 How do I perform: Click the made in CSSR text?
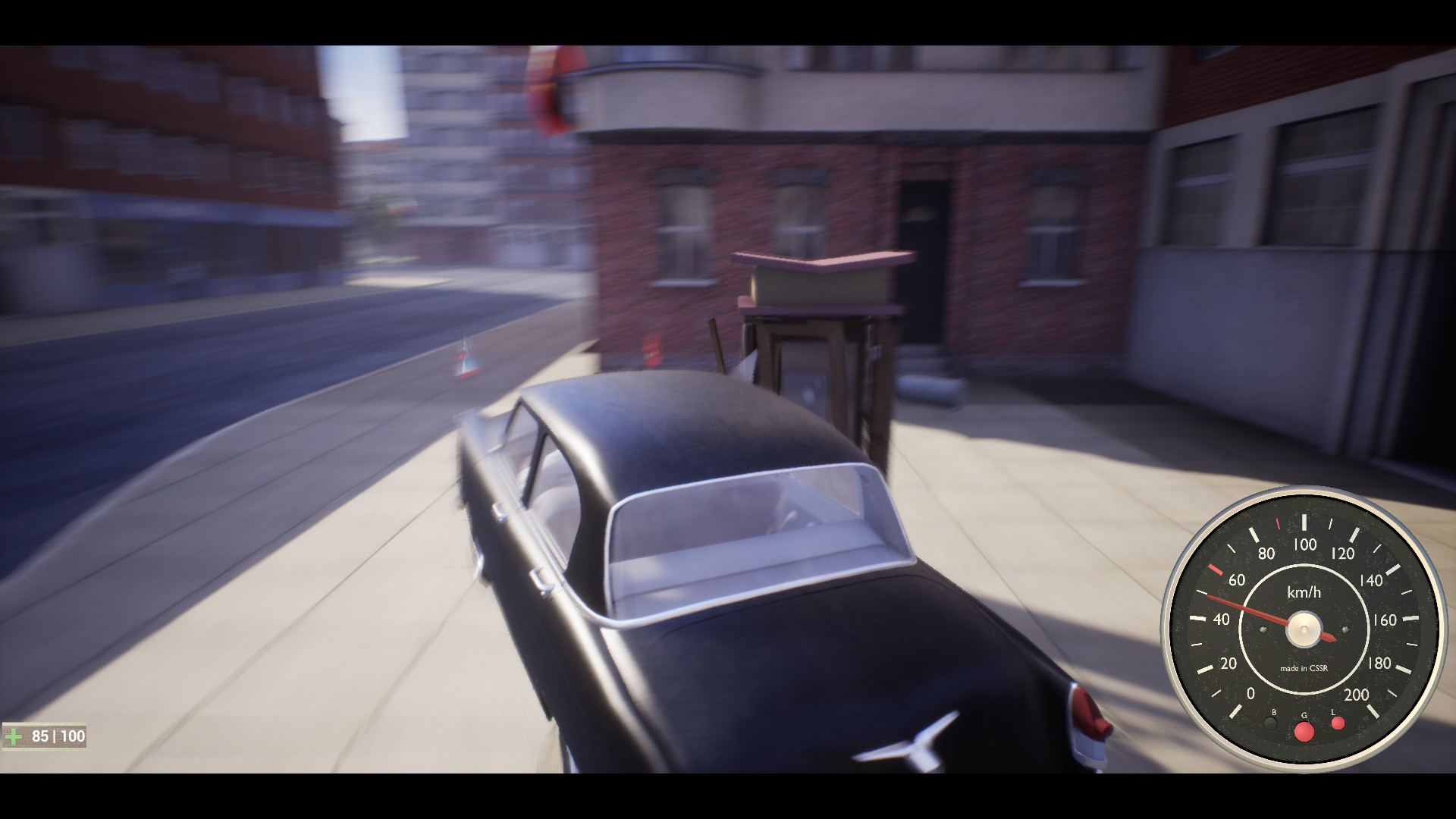pos(1304,667)
